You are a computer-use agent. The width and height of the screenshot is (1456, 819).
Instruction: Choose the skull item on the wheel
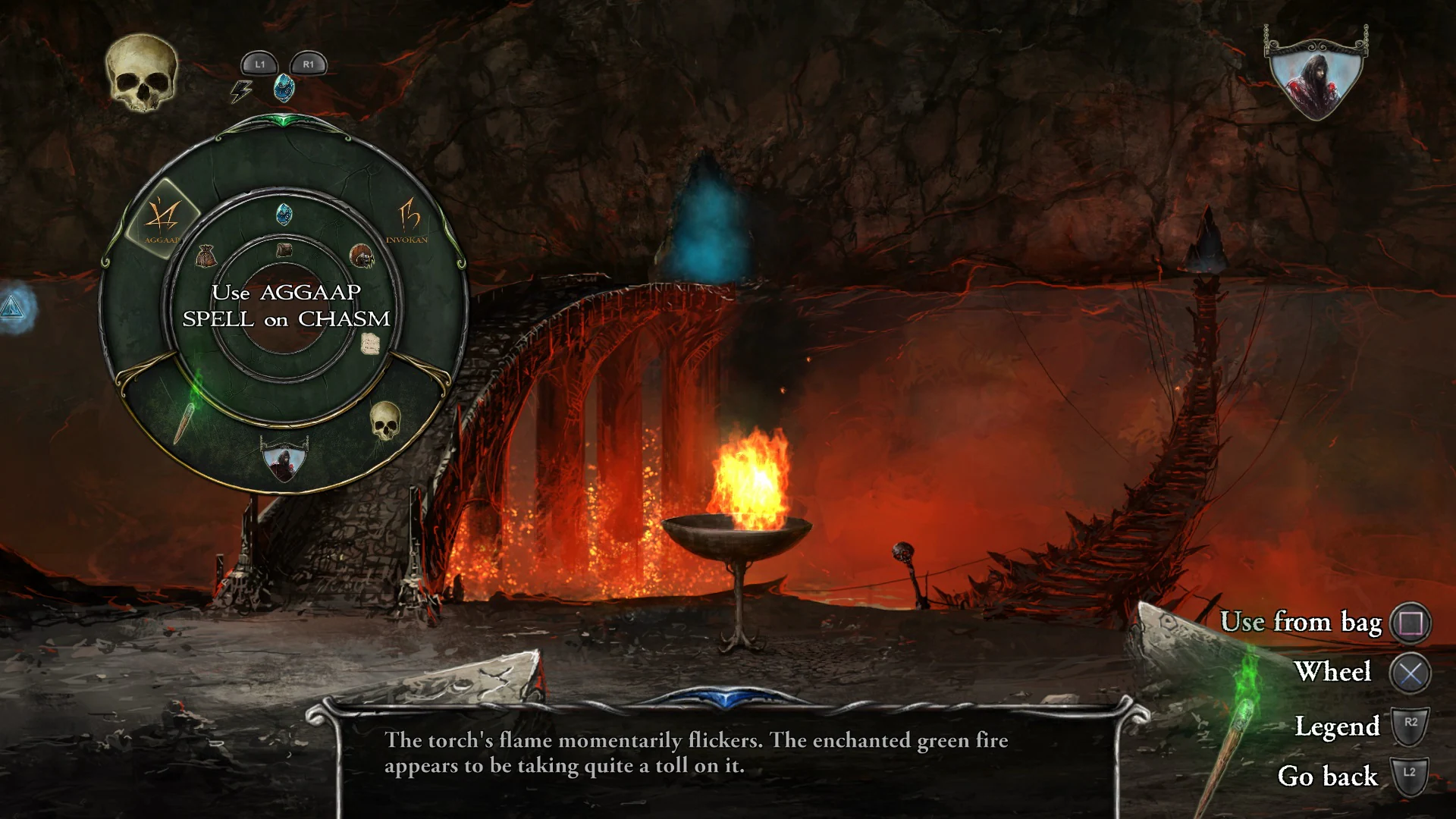(x=385, y=422)
